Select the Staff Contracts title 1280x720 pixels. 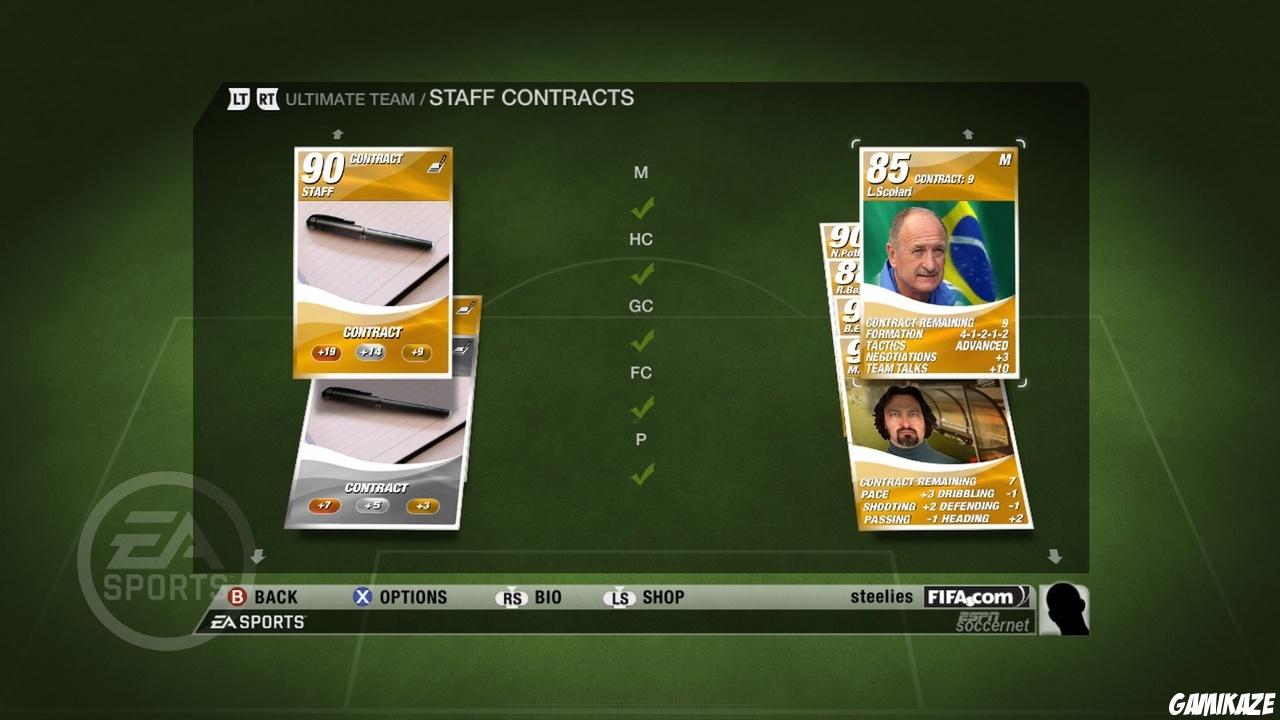531,97
